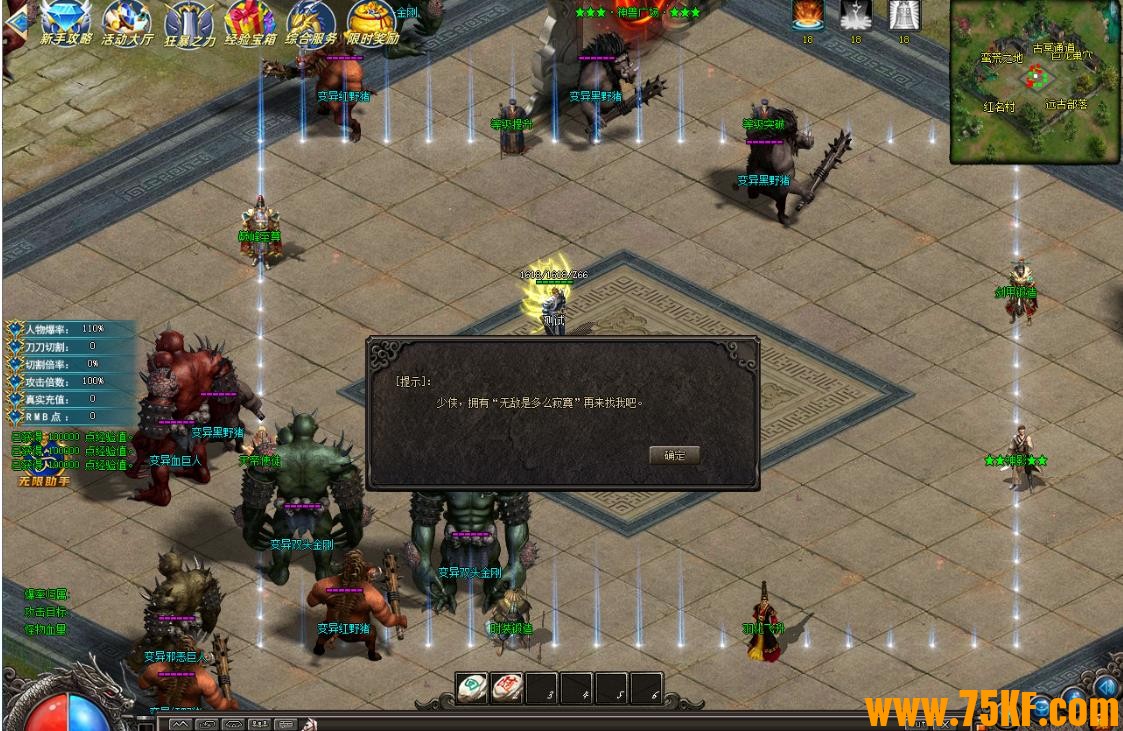This screenshot has width=1123, height=731.
Task: Confirm the prompt with the 确定 button
Action: (674, 455)
